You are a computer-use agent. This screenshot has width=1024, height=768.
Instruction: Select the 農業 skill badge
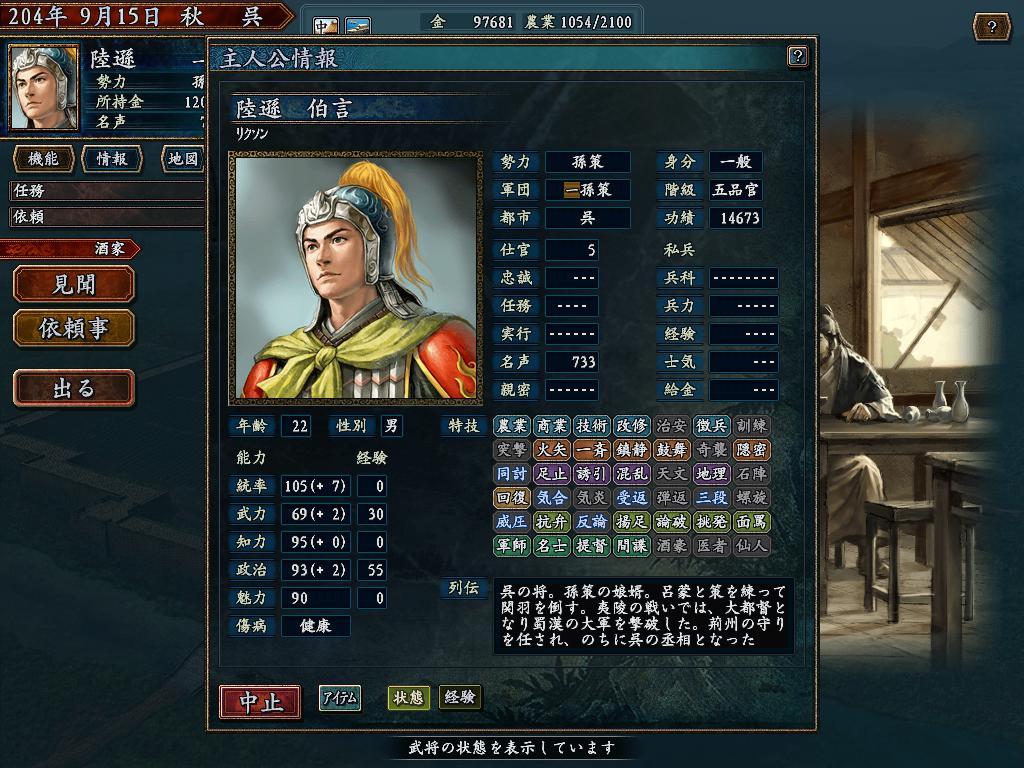[511, 426]
